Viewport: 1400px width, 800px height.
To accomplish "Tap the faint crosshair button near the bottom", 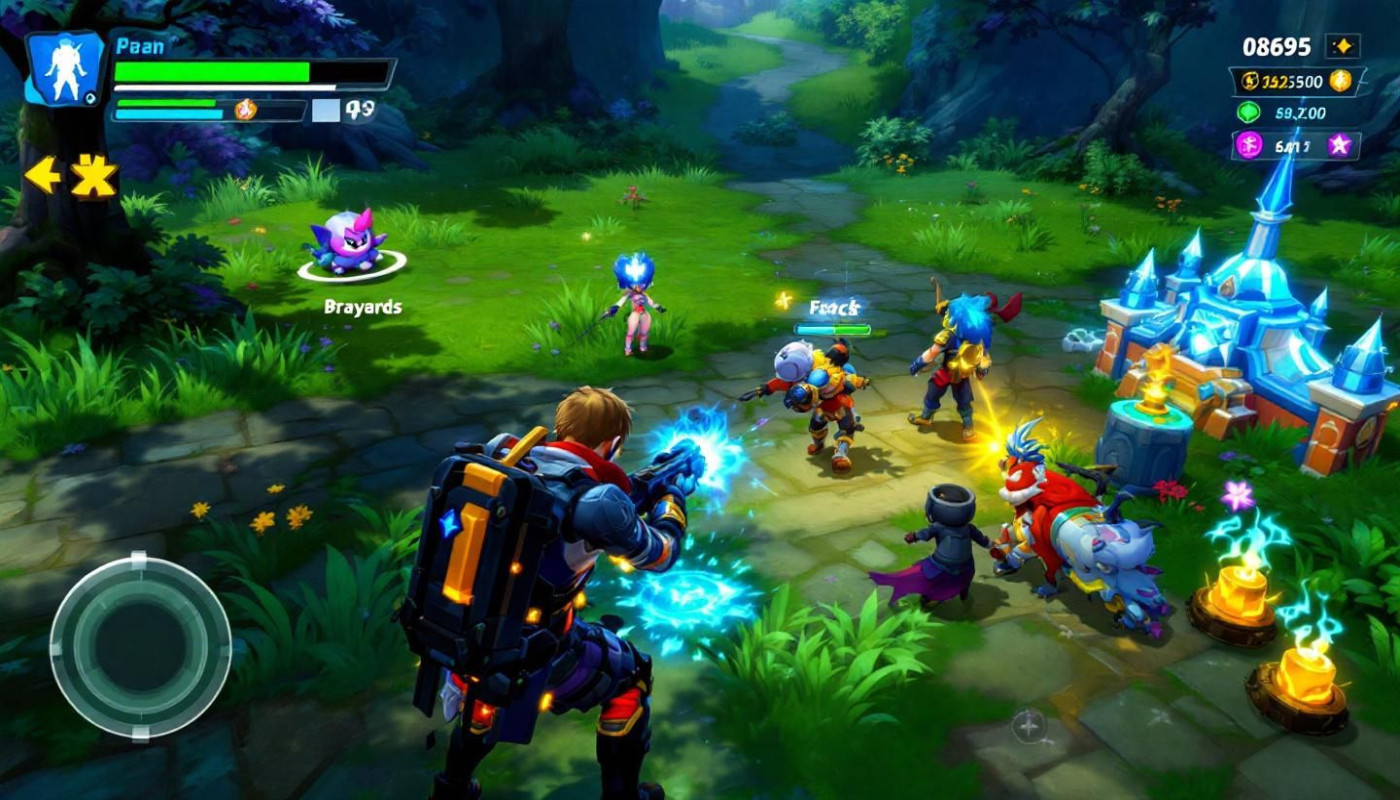I will [x=1029, y=725].
